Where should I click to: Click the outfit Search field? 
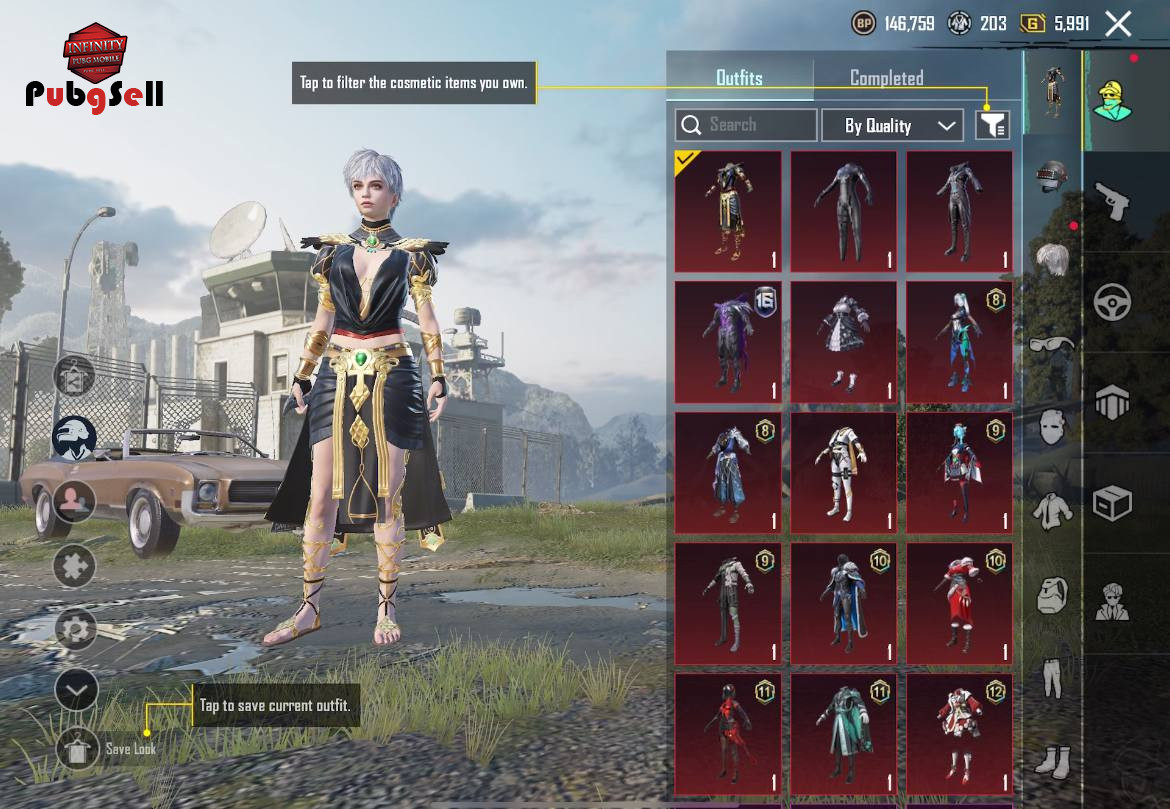pos(746,125)
